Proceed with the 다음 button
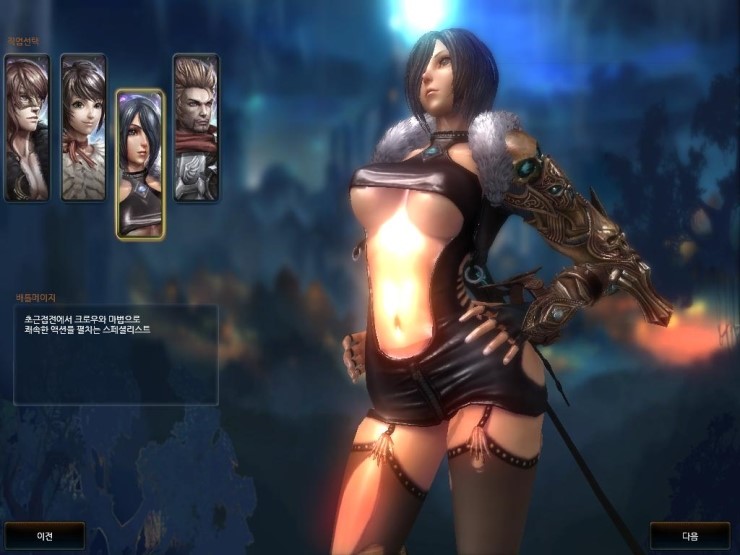Viewport: 740px width, 555px height. [691, 536]
